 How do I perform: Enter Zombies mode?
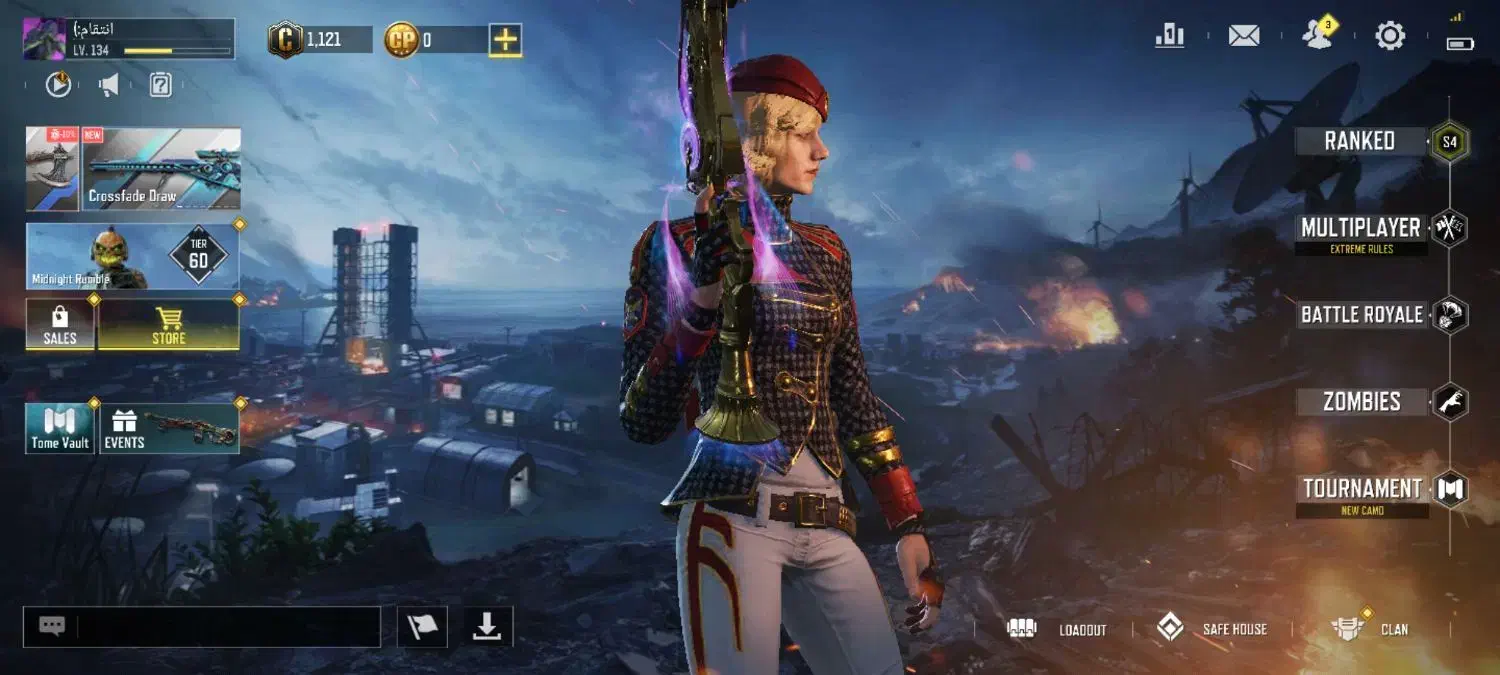tap(1361, 402)
